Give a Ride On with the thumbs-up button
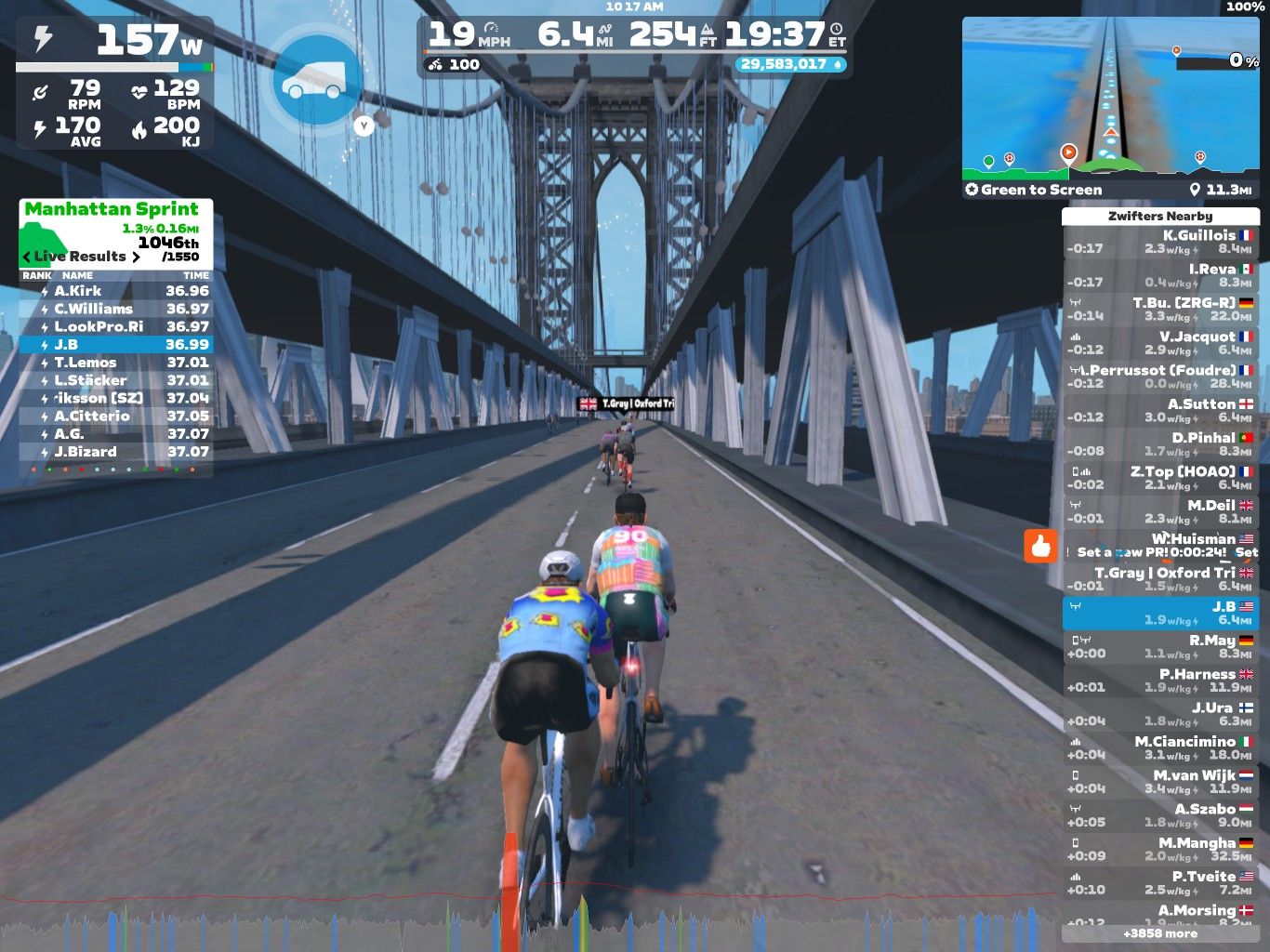 [x=1040, y=546]
